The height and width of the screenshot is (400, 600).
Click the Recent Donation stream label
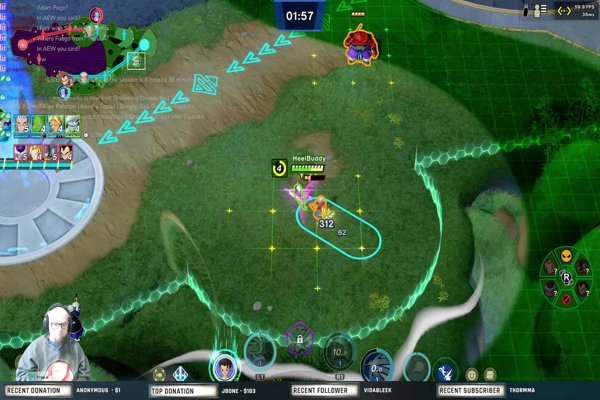pyautogui.click(x=34, y=391)
